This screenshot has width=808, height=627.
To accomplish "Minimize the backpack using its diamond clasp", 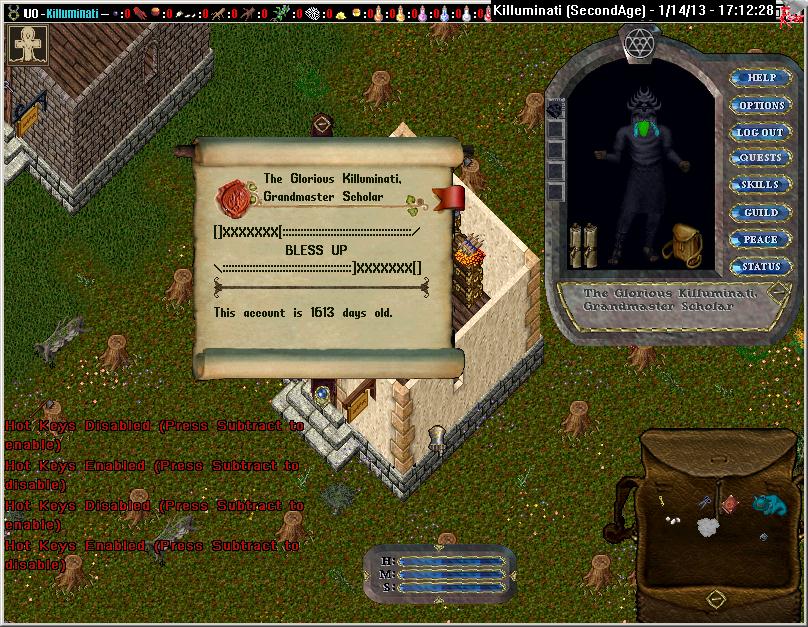I will (715, 597).
